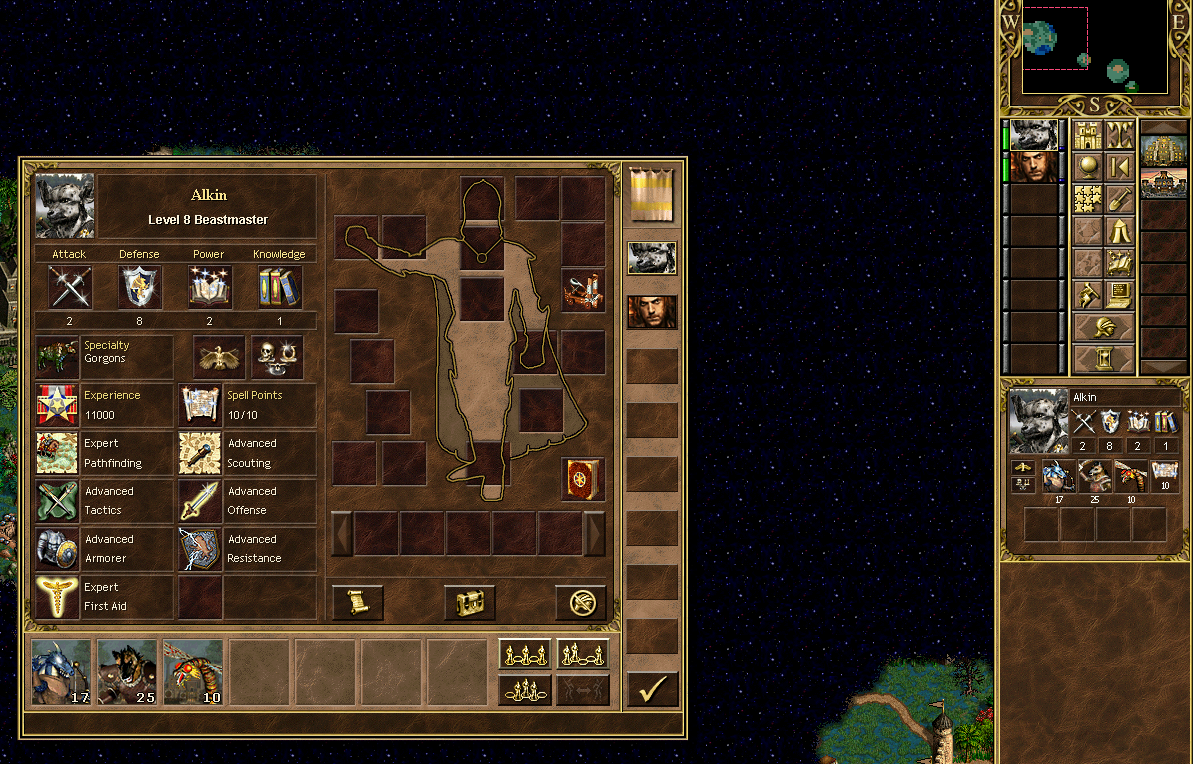The height and width of the screenshot is (764, 1193).
Task: Select the Expert Pathfinding skill
Action: coord(57,453)
